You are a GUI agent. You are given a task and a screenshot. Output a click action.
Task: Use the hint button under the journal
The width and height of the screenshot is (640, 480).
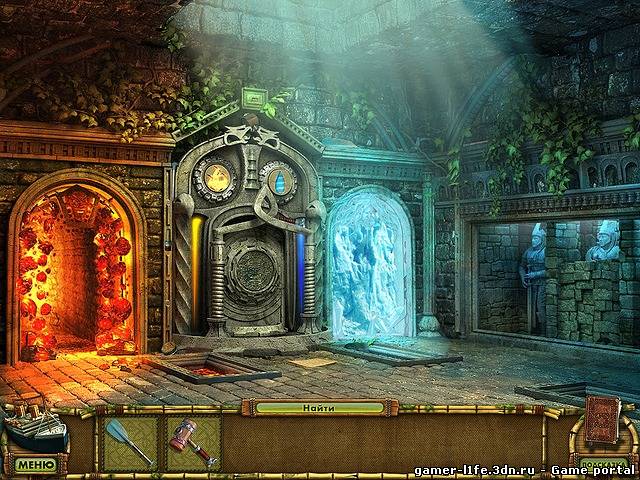(602, 463)
